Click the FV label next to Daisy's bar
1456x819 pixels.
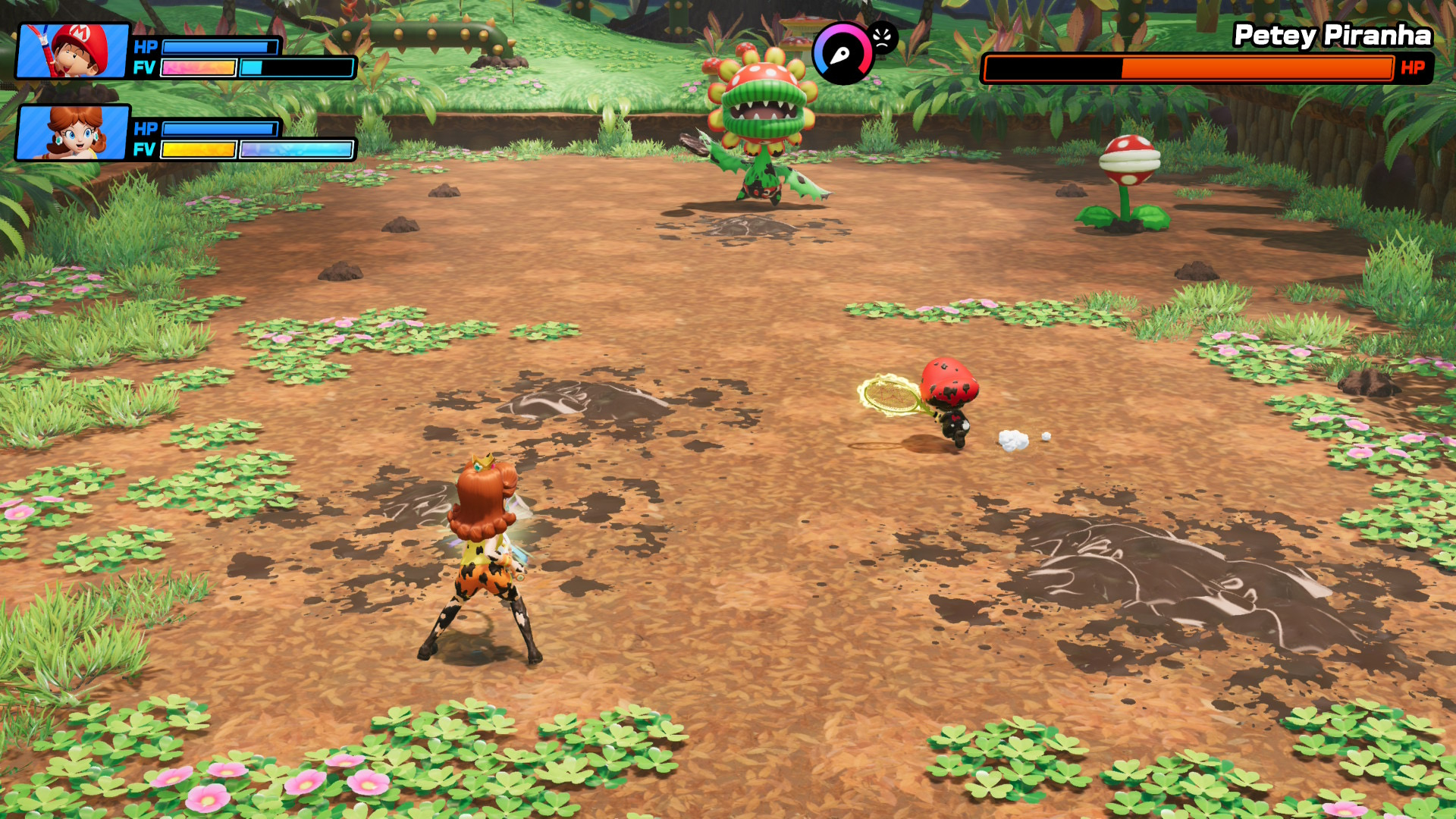[145, 150]
